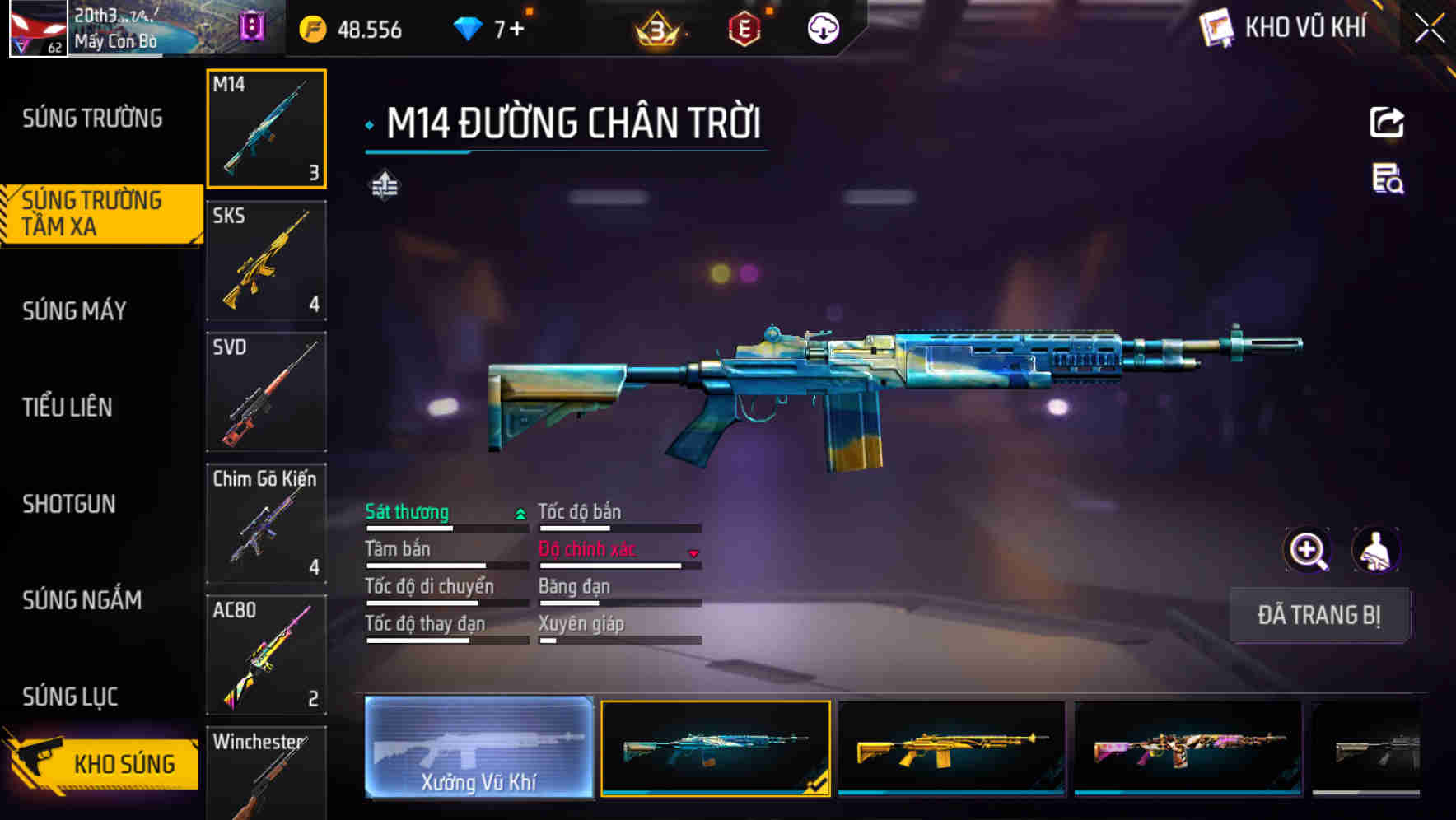The image size is (1456, 820).
Task: Open the Súng Máy category
Action: coord(75,310)
